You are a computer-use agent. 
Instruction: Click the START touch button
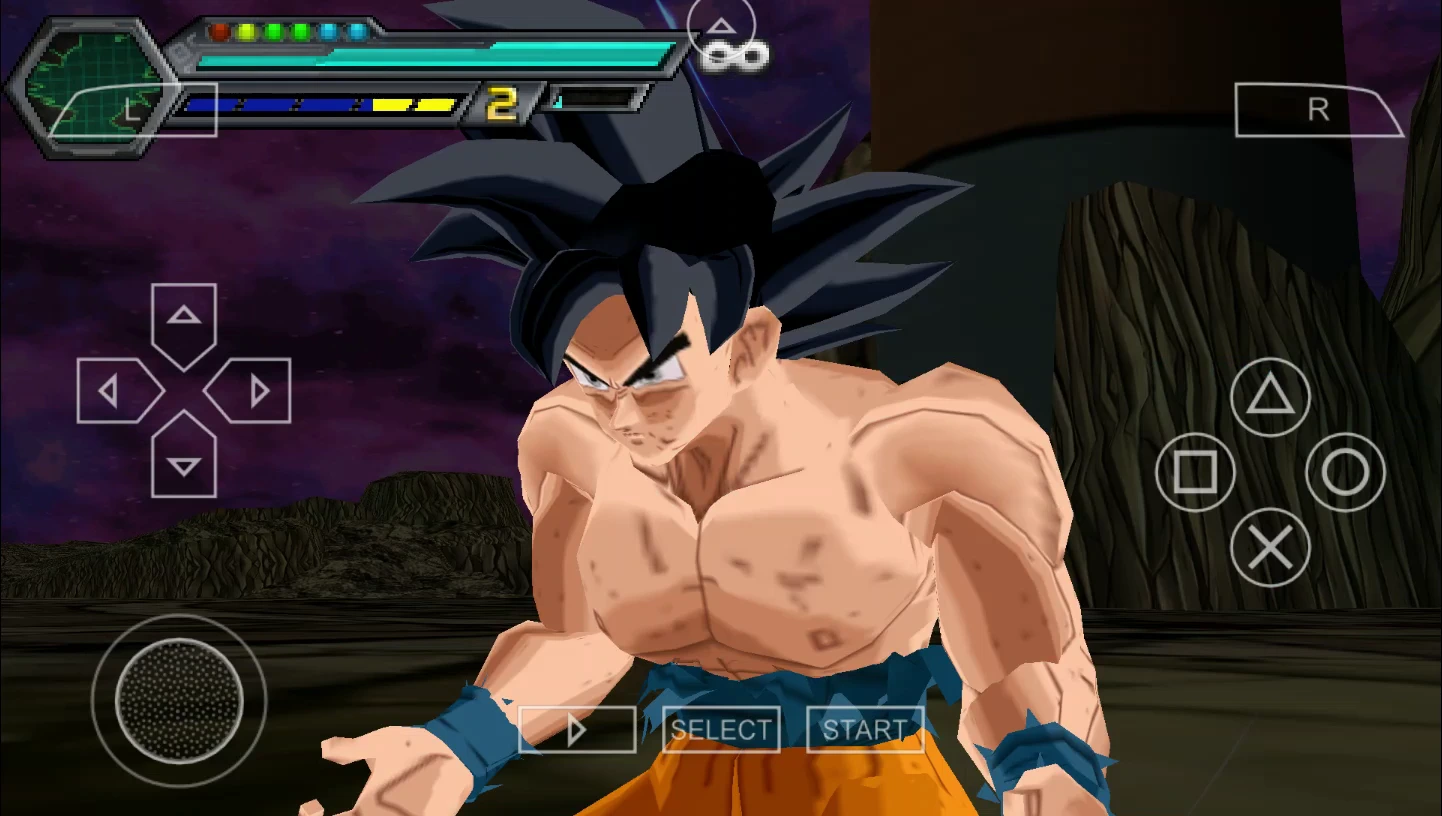pos(864,729)
